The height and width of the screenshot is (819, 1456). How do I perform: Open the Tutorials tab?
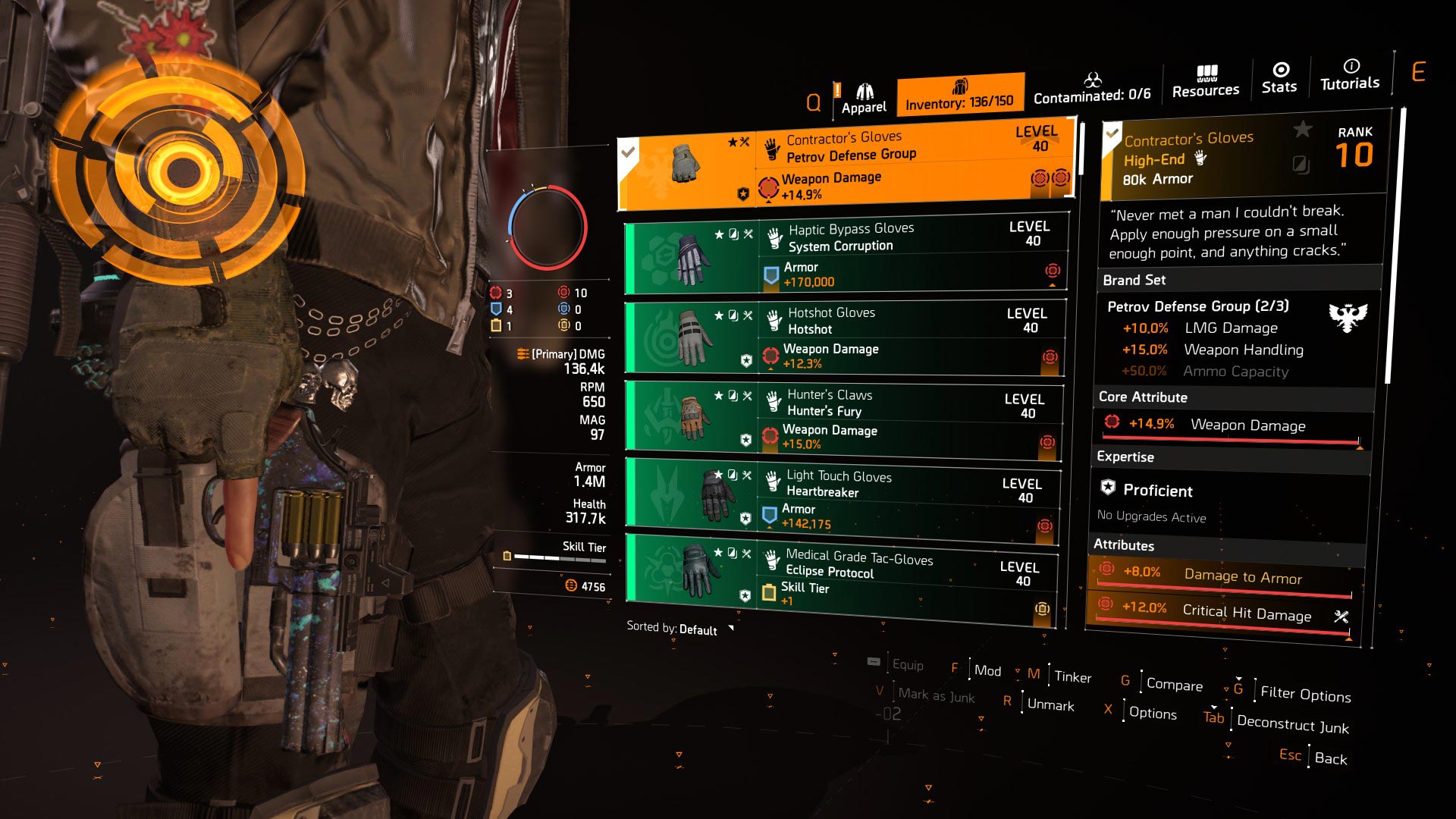1350,76
